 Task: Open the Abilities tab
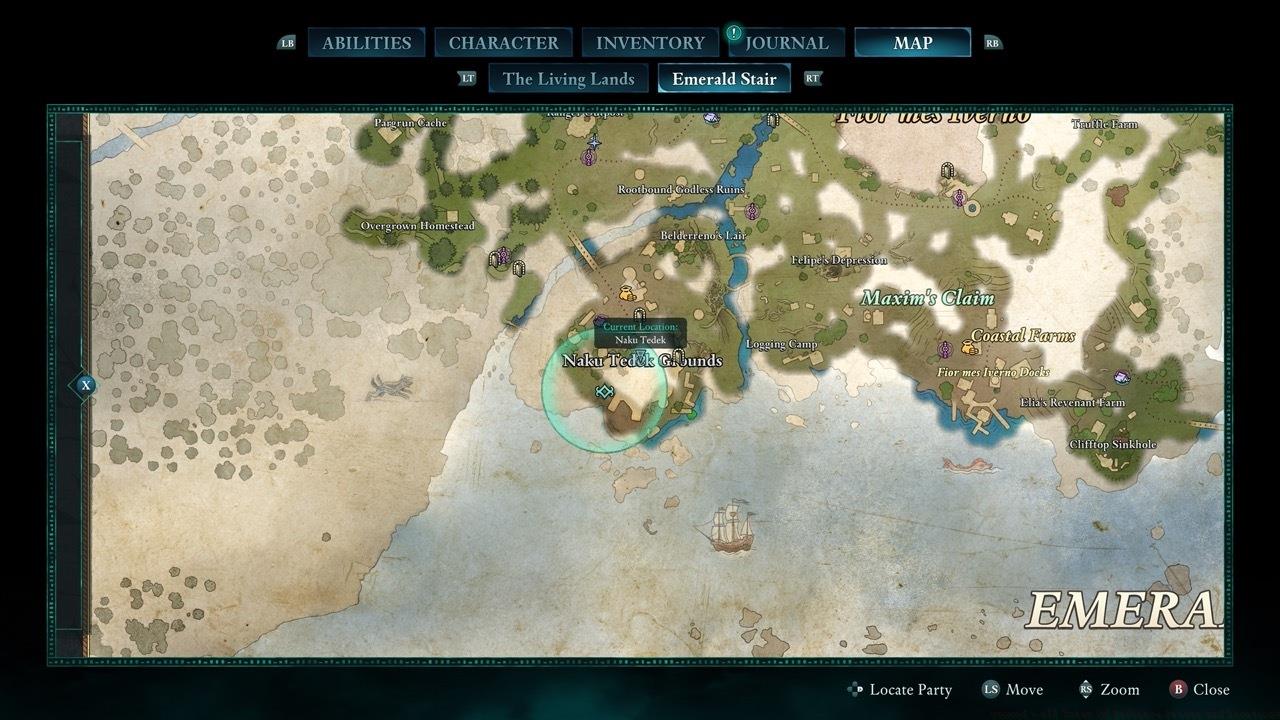366,43
